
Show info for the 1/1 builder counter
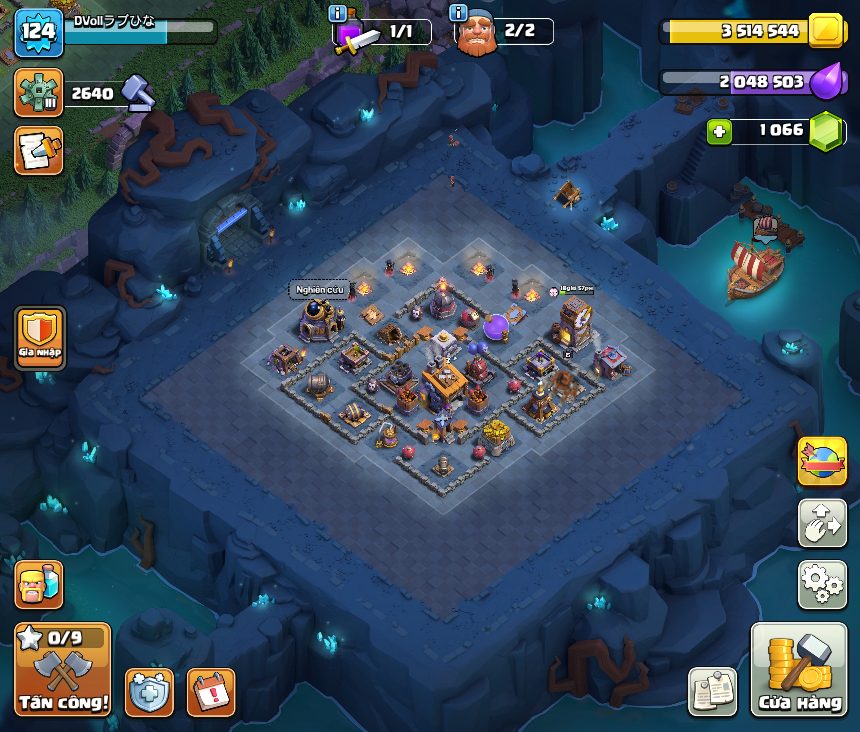click(x=338, y=13)
